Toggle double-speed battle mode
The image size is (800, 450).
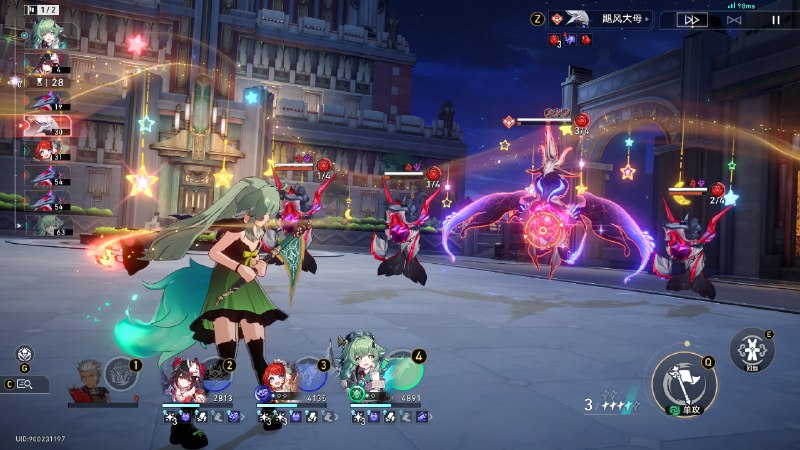692,19
